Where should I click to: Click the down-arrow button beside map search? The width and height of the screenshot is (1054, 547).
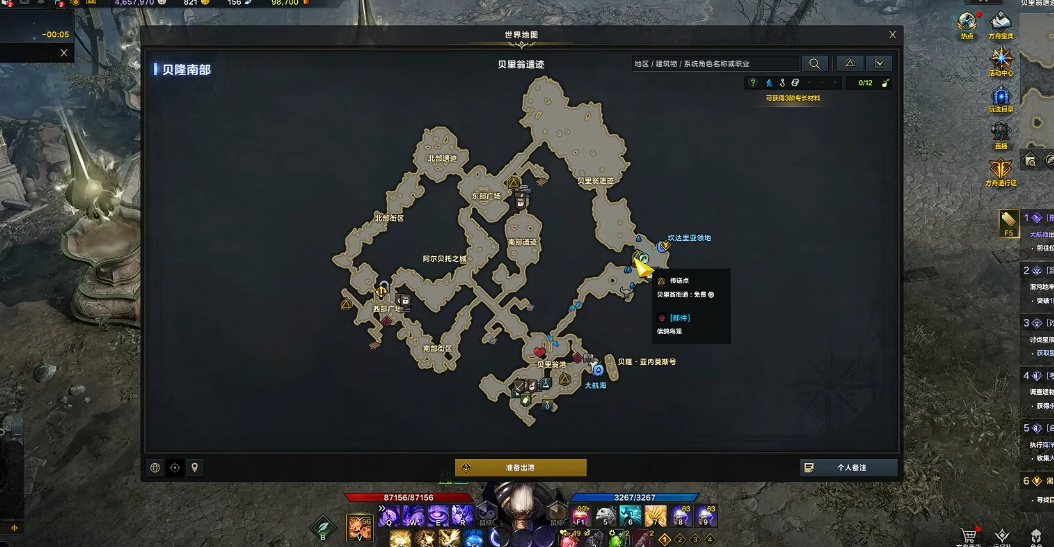(878, 63)
